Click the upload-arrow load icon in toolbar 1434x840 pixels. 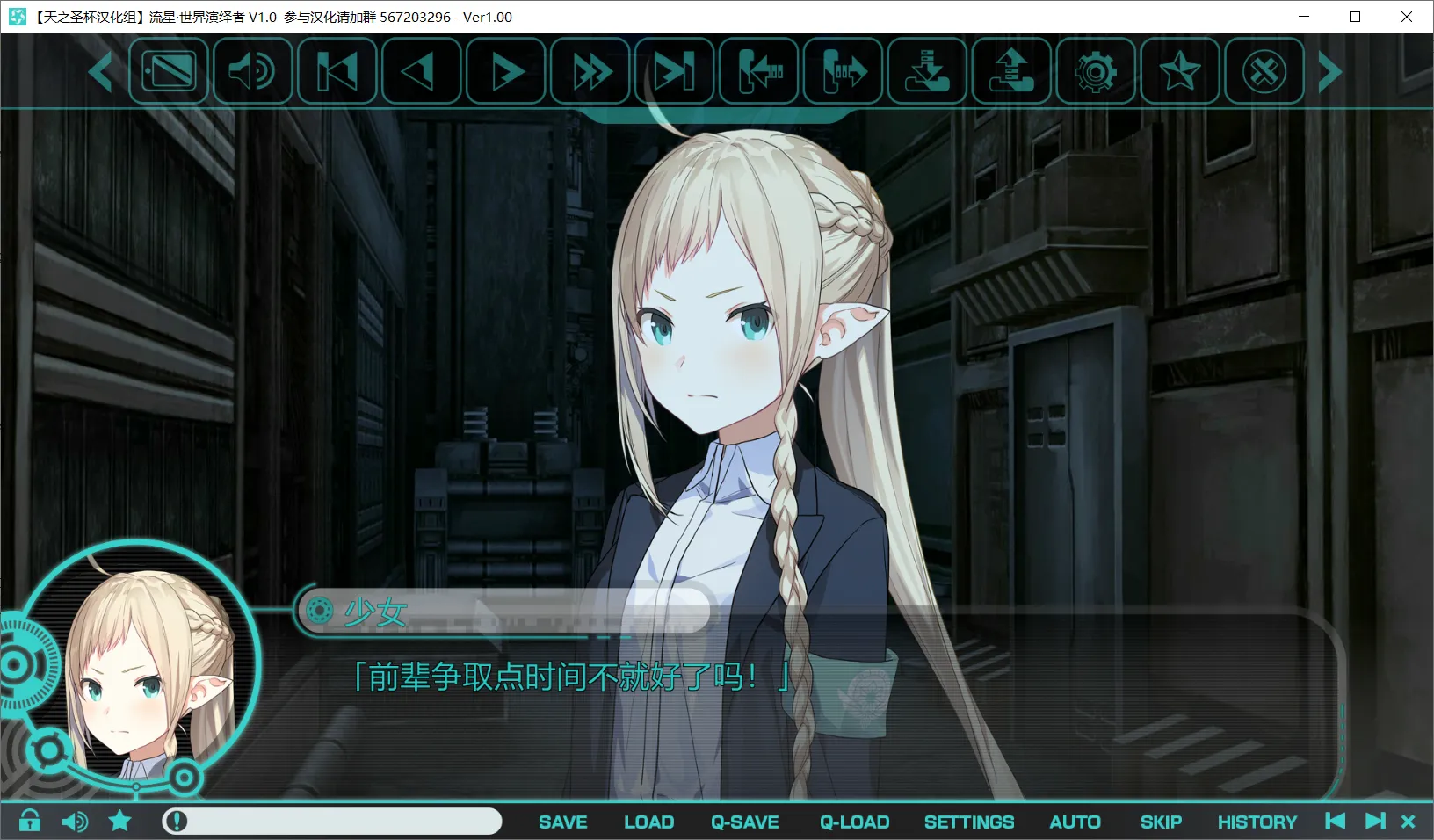pyautogui.click(x=1011, y=72)
